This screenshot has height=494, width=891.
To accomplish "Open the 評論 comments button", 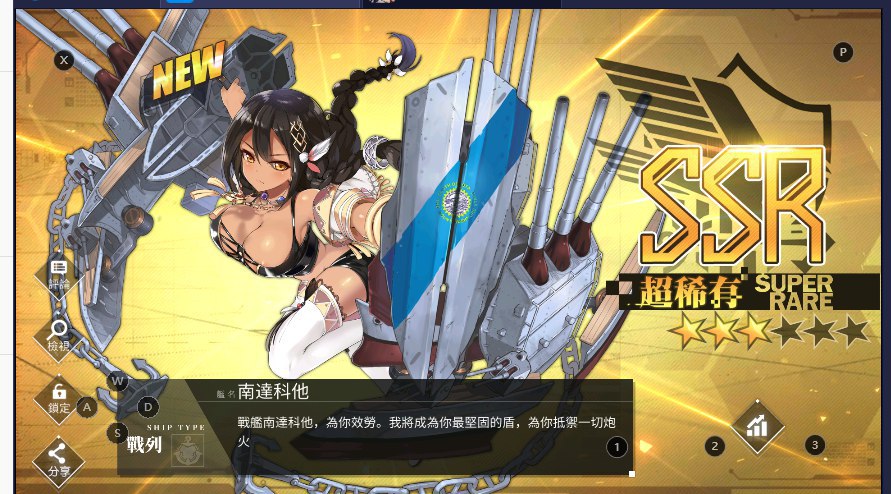I will (x=59, y=273).
